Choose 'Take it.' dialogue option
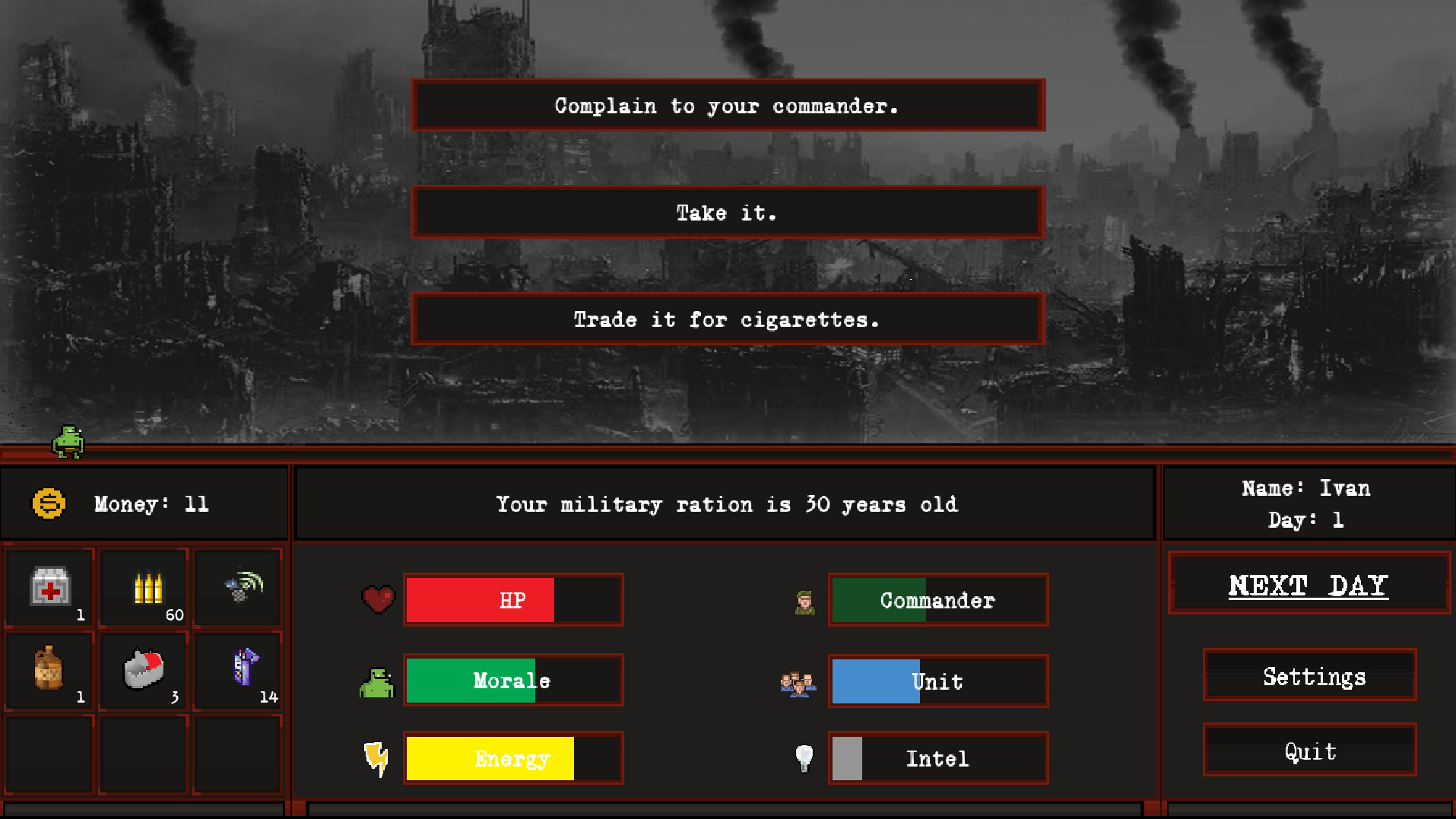The width and height of the screenshot is (1456, 819). (x=727, y=212)
